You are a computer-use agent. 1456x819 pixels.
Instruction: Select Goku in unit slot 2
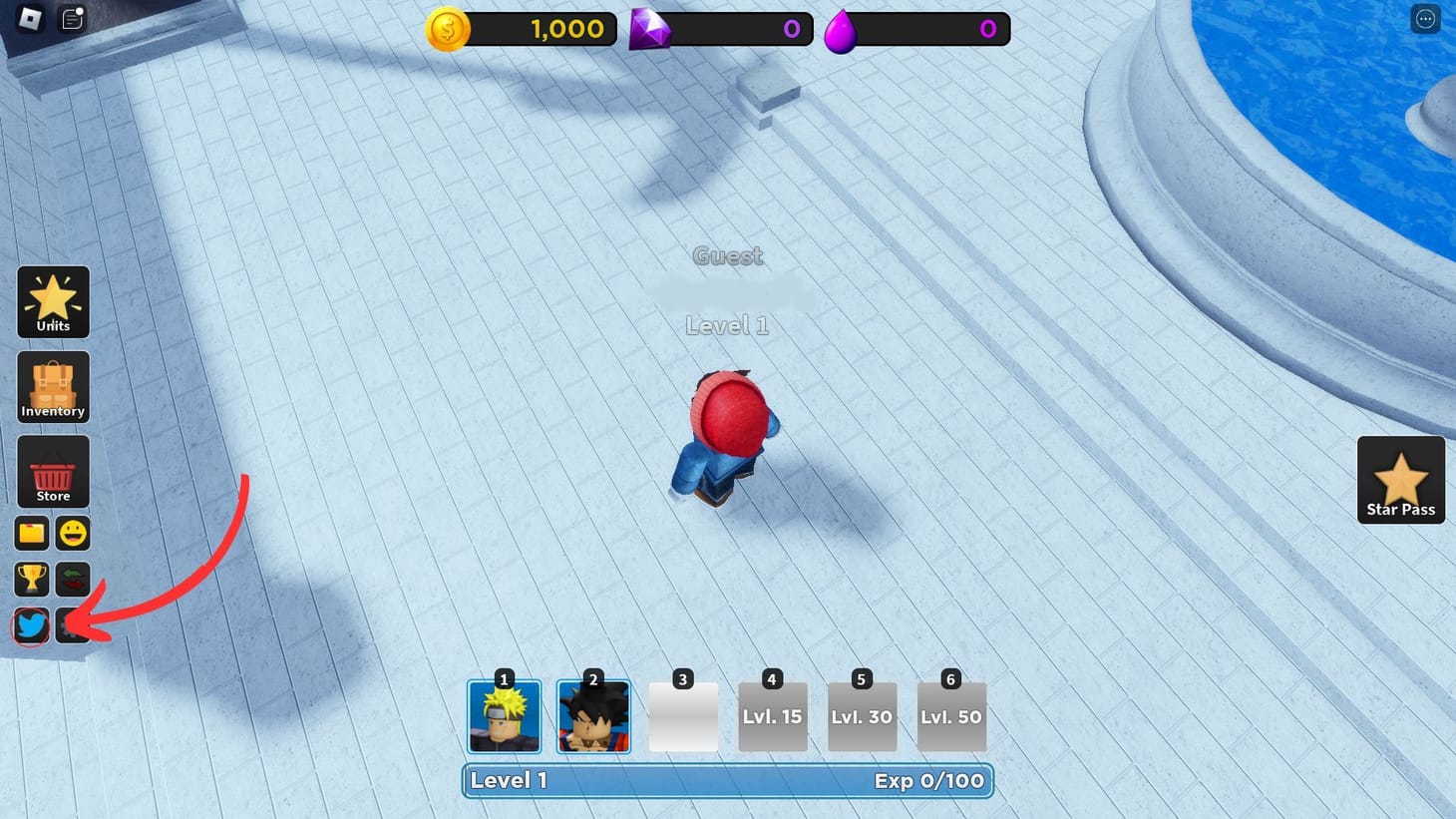pyautogui.click(x=593, y=716)
